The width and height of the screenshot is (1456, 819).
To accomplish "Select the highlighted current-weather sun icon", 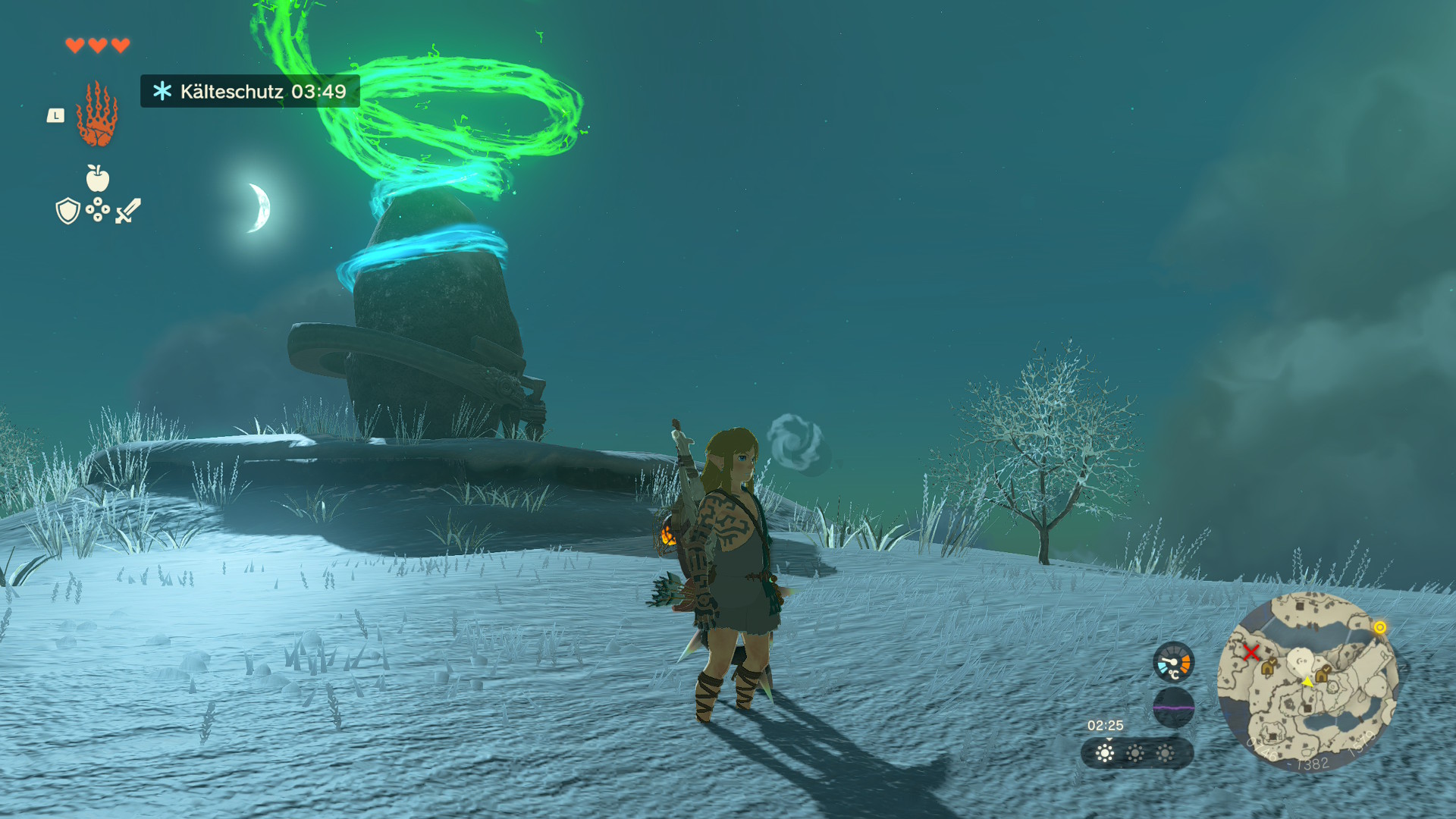I will (x=1106, y=753).
